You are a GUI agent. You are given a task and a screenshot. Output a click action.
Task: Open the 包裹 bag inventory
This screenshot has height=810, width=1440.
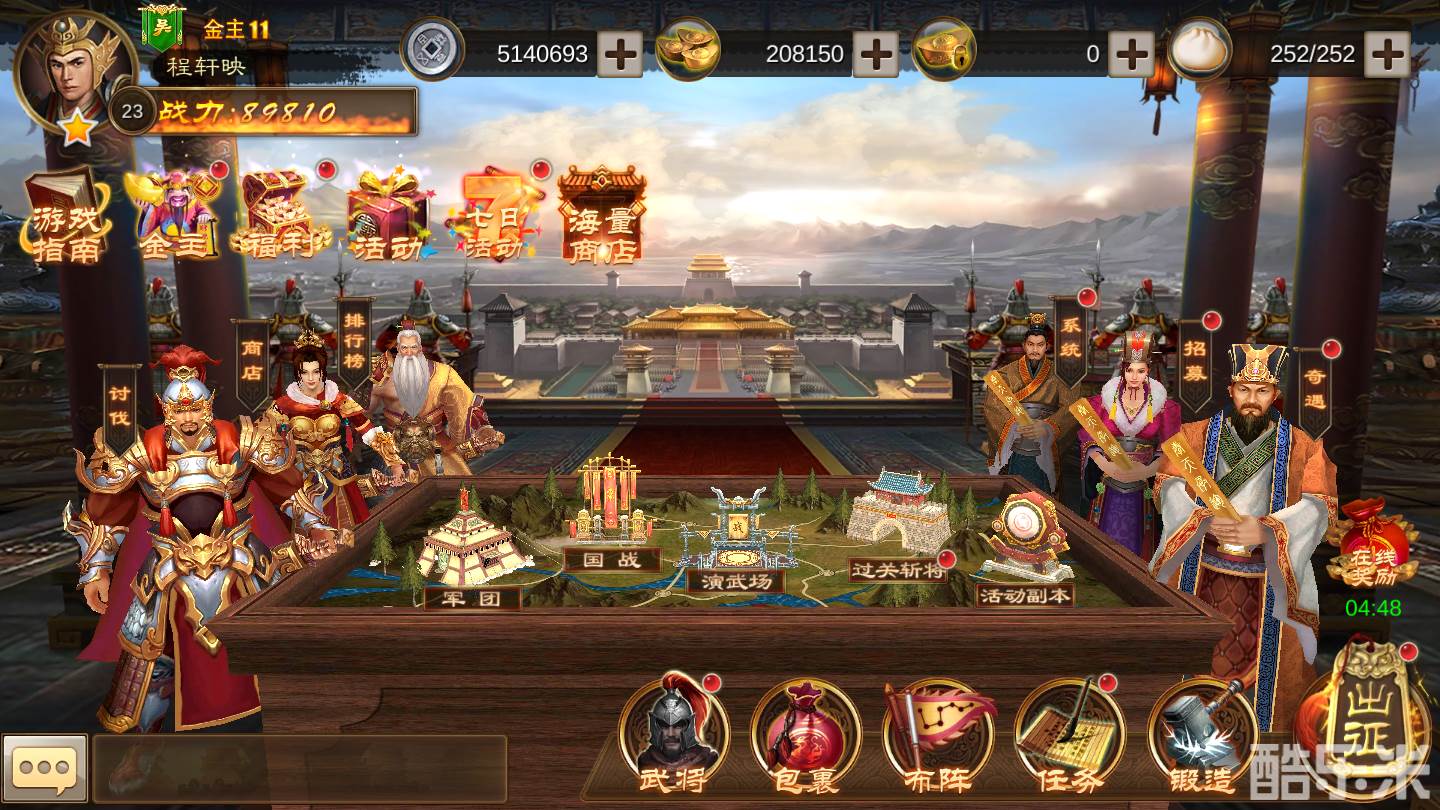point(806,735)
